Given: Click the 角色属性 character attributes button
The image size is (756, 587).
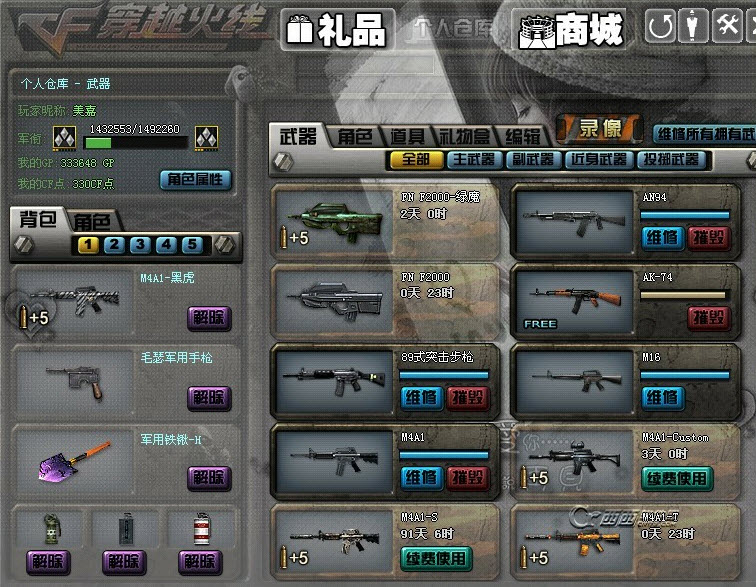Looking at the screenshot, I should (x=195, y=180).
